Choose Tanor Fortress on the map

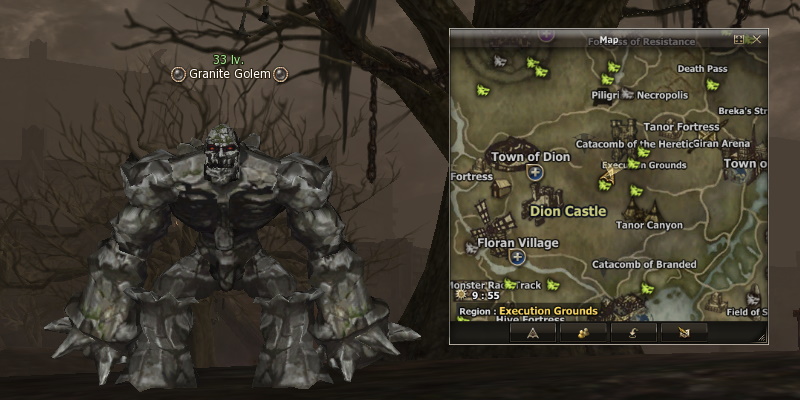(681, 127)
